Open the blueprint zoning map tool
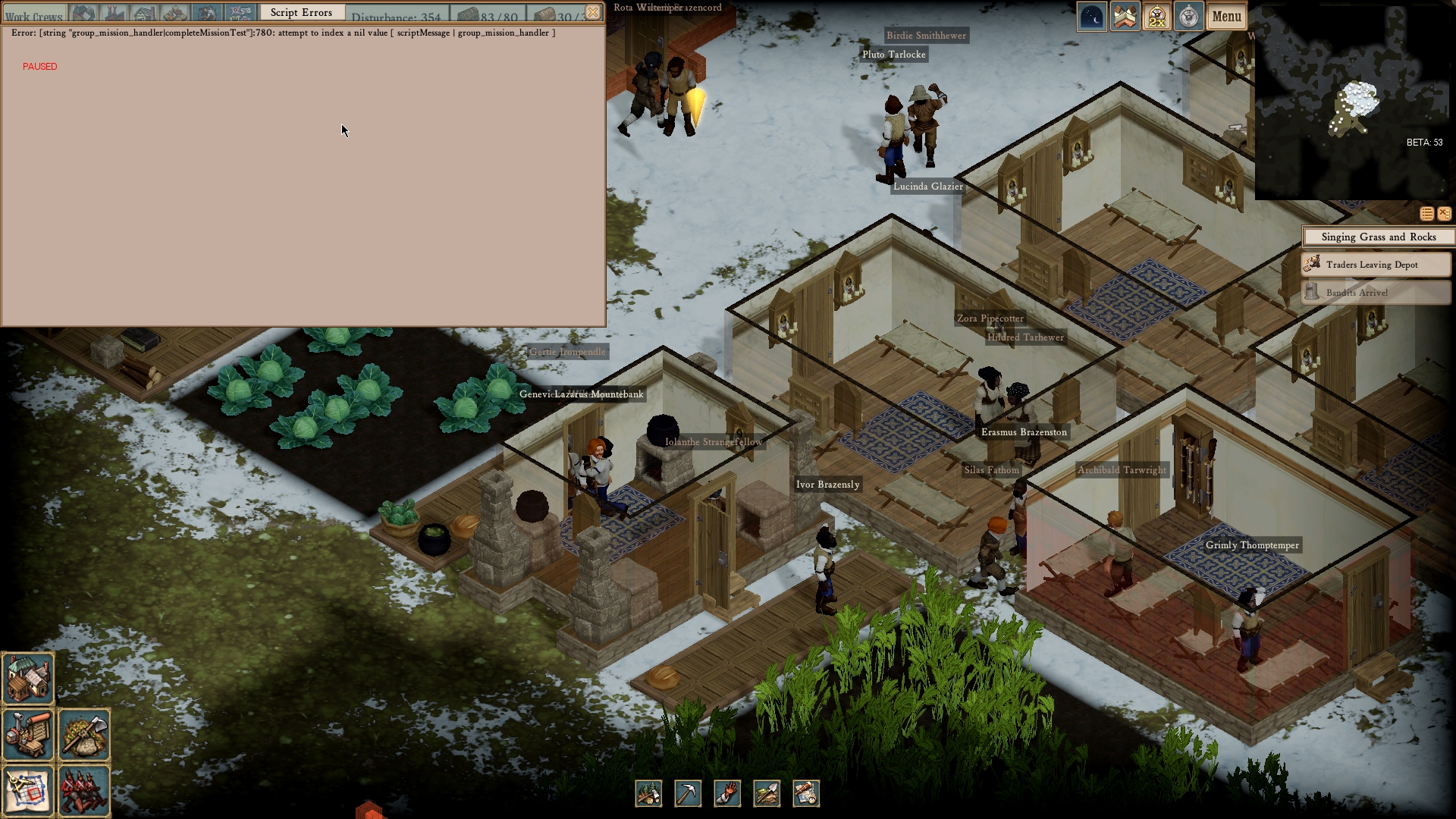 click(x=28, y=791)
